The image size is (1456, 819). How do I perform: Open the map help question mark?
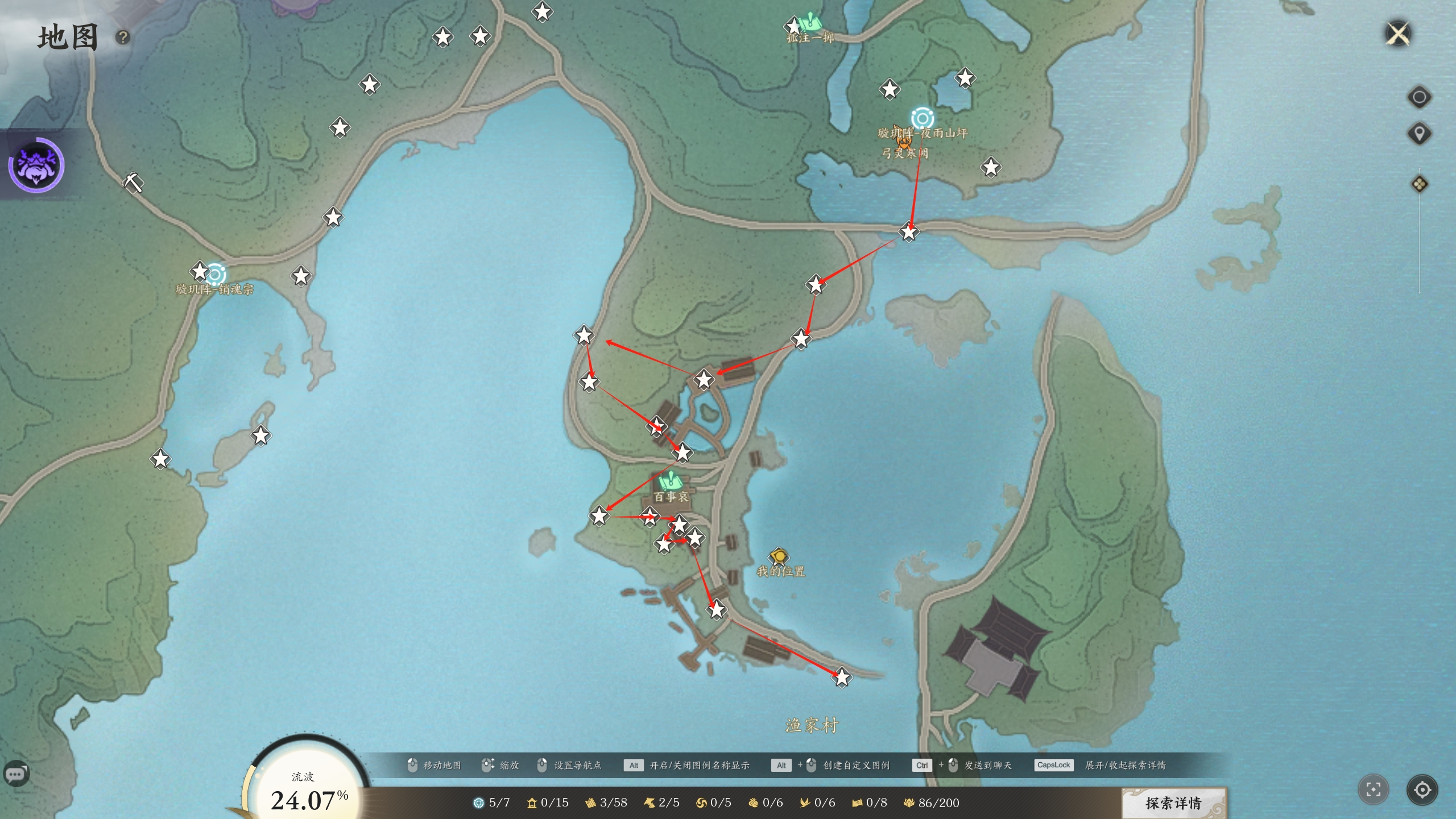(123, 38)
